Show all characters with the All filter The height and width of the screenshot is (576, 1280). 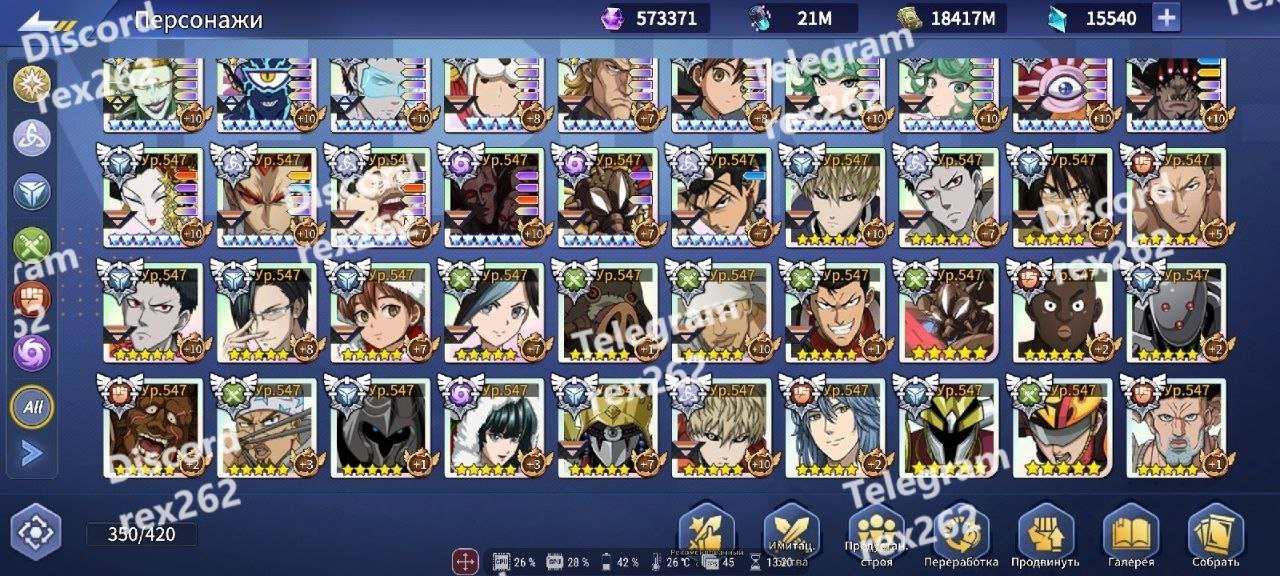pos(31,406)
